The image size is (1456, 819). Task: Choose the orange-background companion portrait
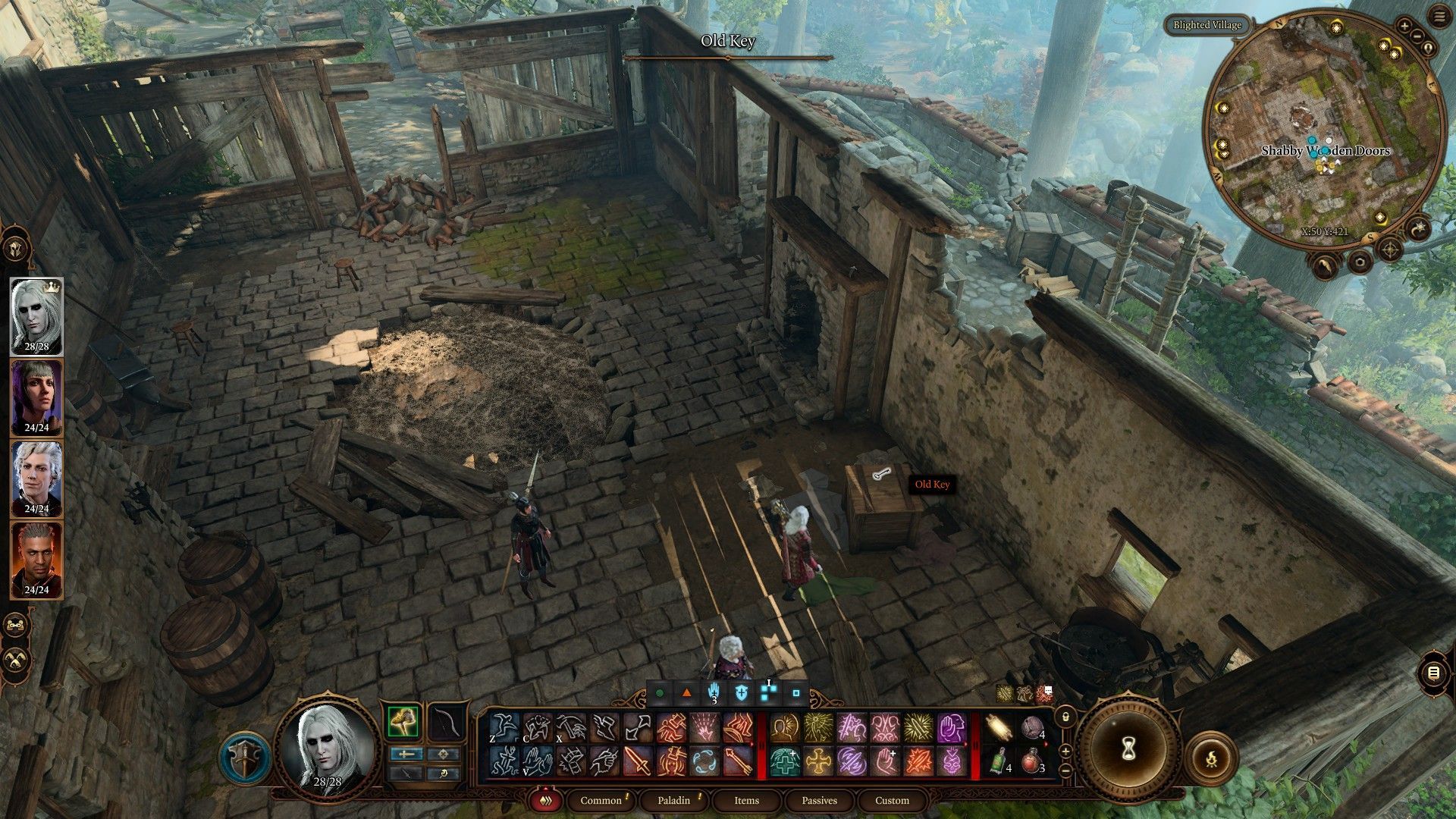pos(36,556)
